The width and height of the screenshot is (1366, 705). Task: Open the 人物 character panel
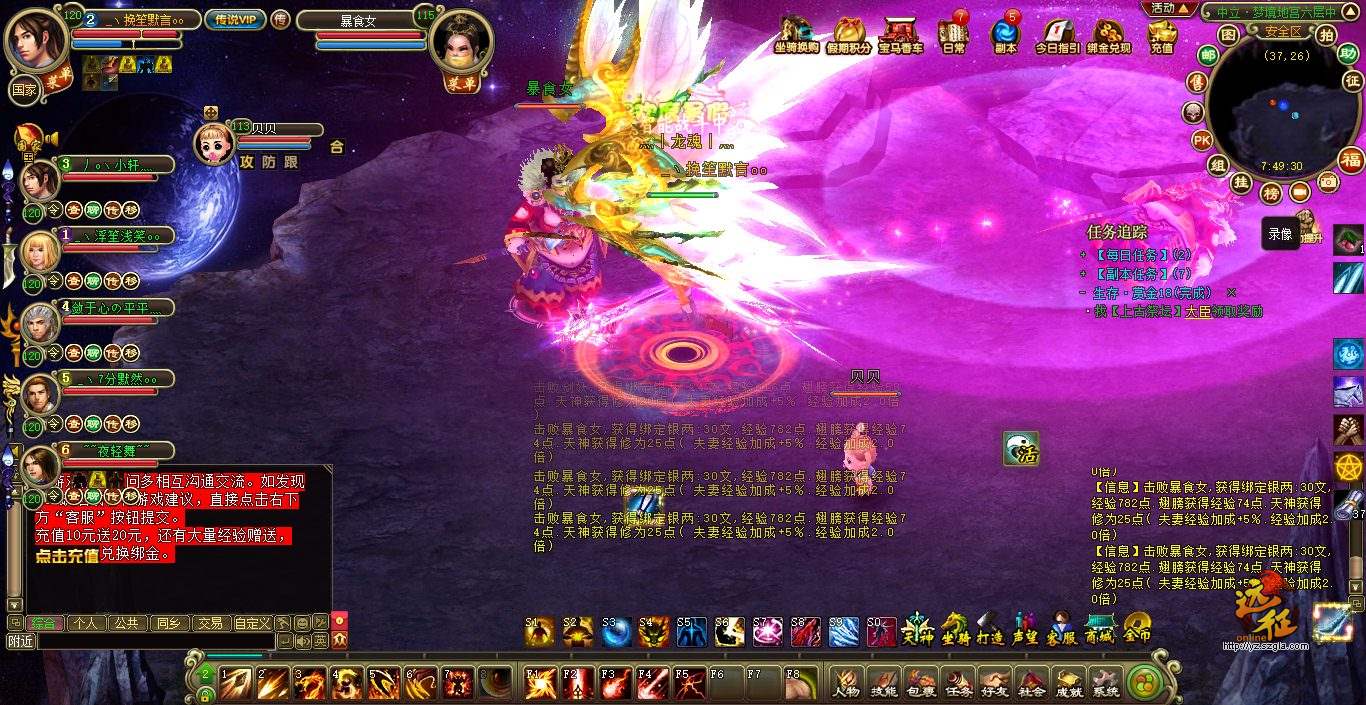click(x=846, y=682)
